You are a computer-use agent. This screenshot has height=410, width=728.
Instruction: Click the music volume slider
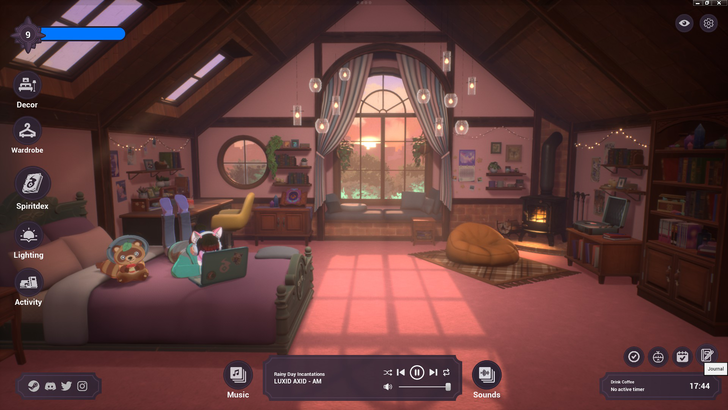424,386
